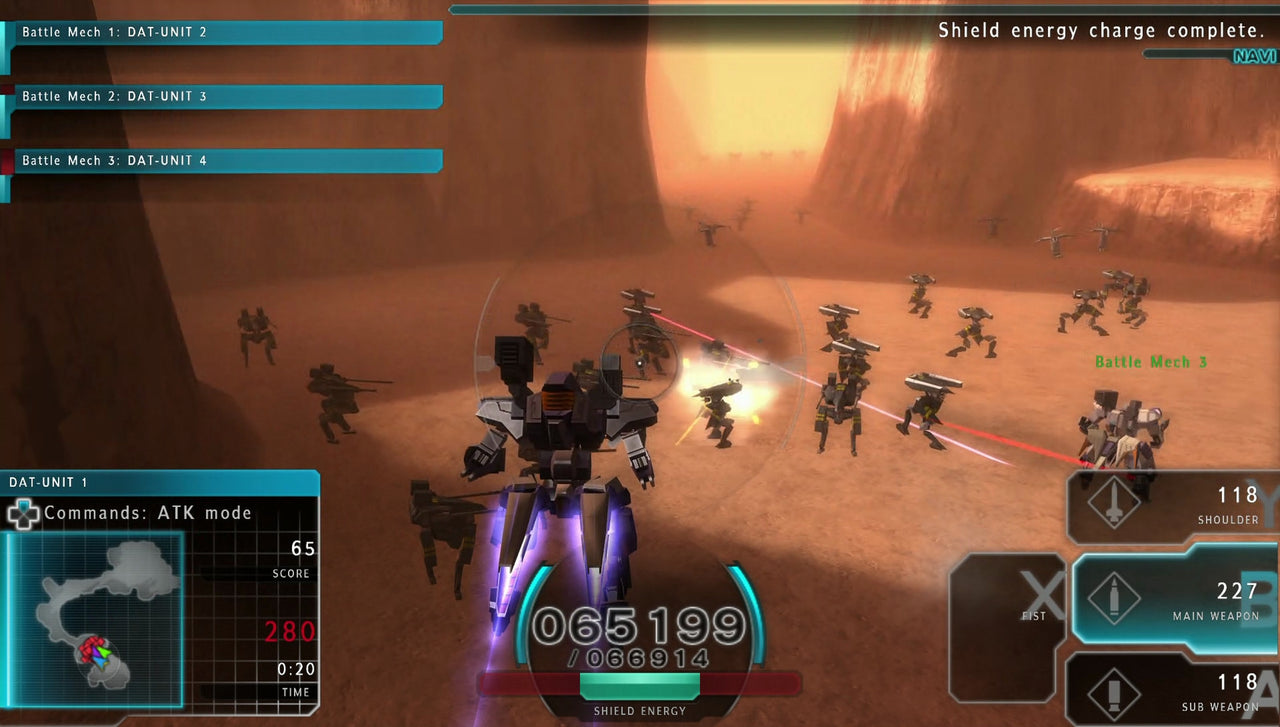Select the Sub Weapon ammo icon
Viewport: 1280px width, 727px height.
tap(1113, 690)
